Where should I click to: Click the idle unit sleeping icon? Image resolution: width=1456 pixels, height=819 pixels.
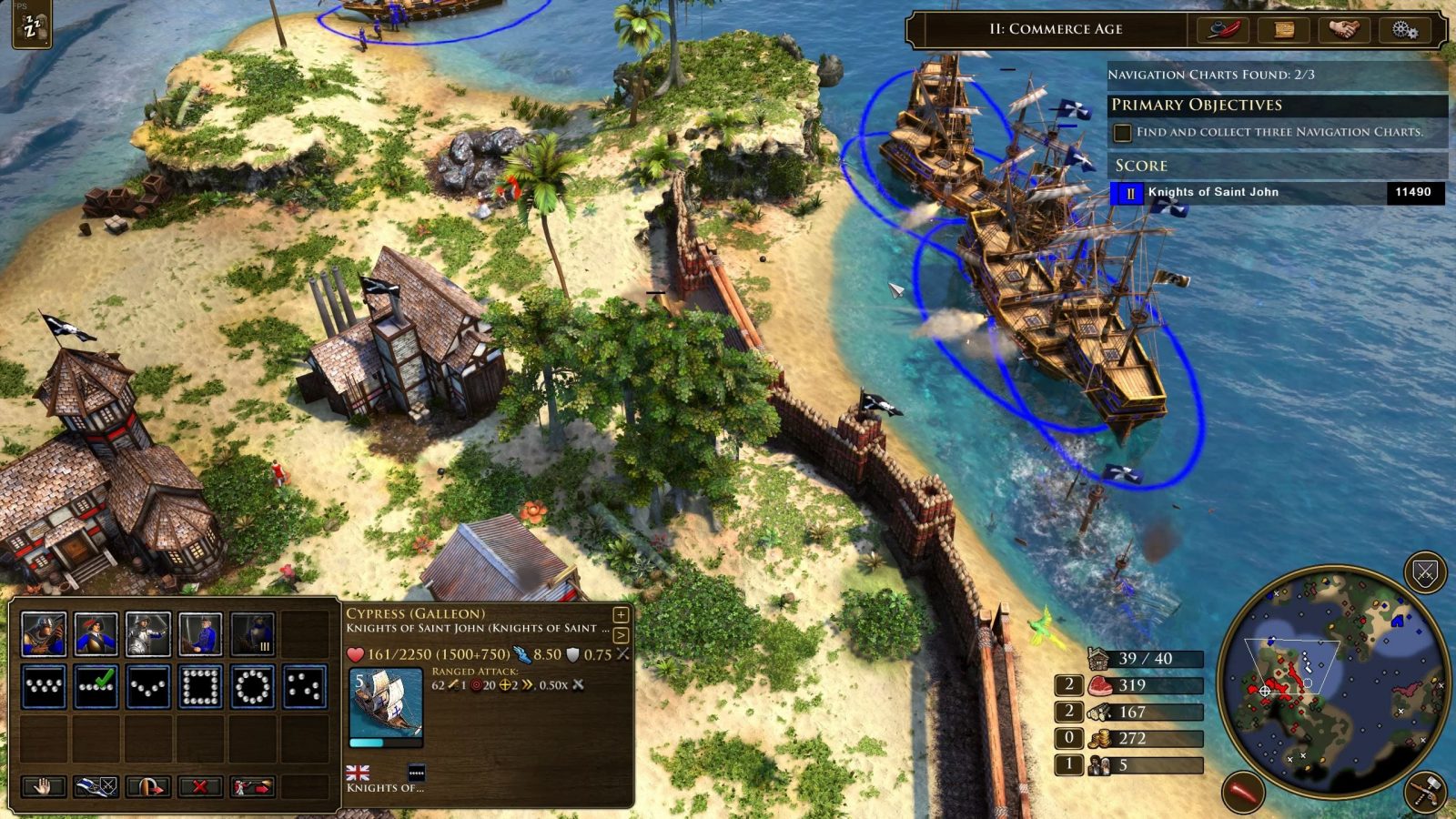31,26
